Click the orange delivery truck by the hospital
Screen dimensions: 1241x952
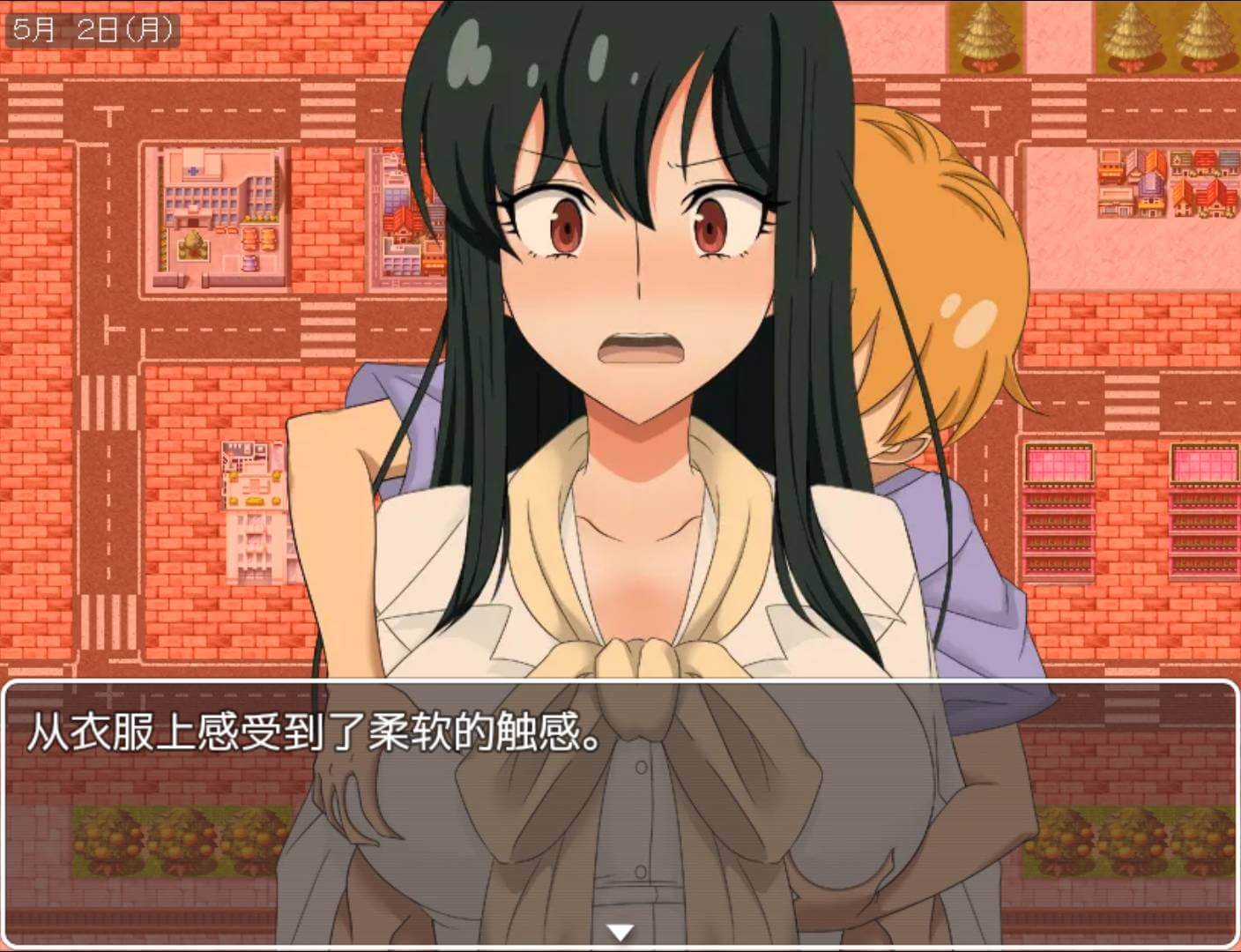[x=249, y=240]
